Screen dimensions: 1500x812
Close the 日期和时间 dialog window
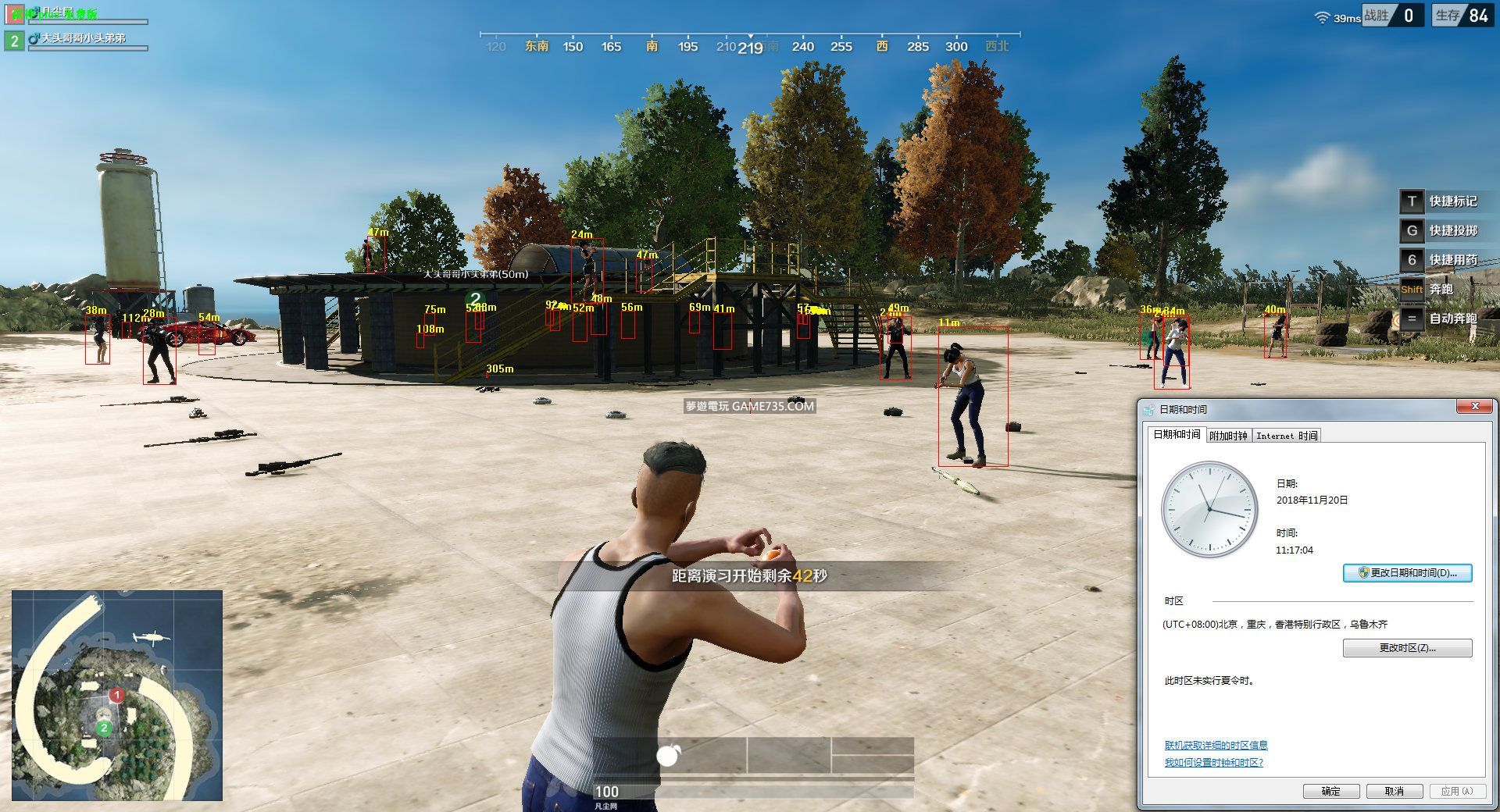1474,407
